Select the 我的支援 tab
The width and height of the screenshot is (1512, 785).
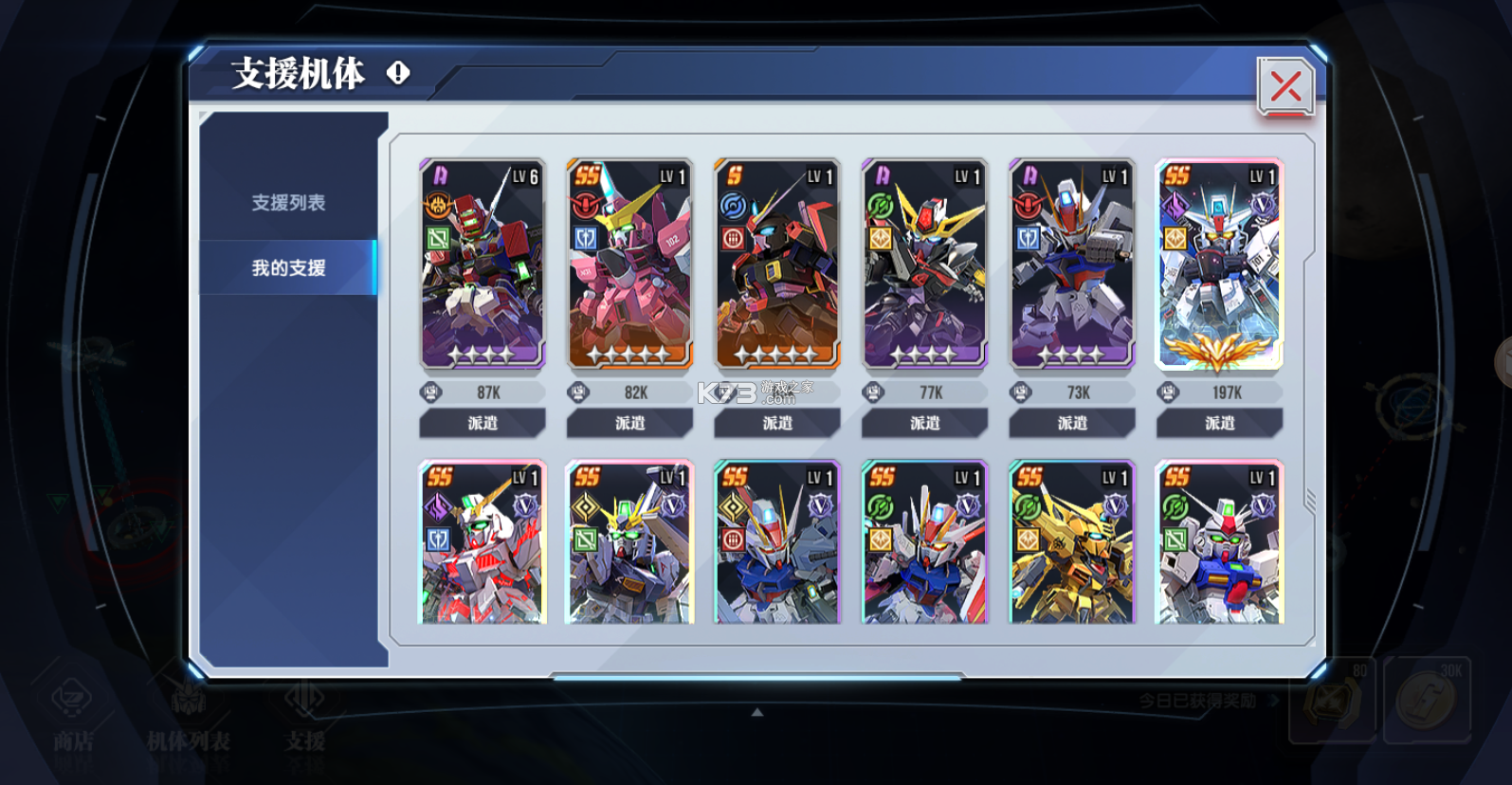288,268
